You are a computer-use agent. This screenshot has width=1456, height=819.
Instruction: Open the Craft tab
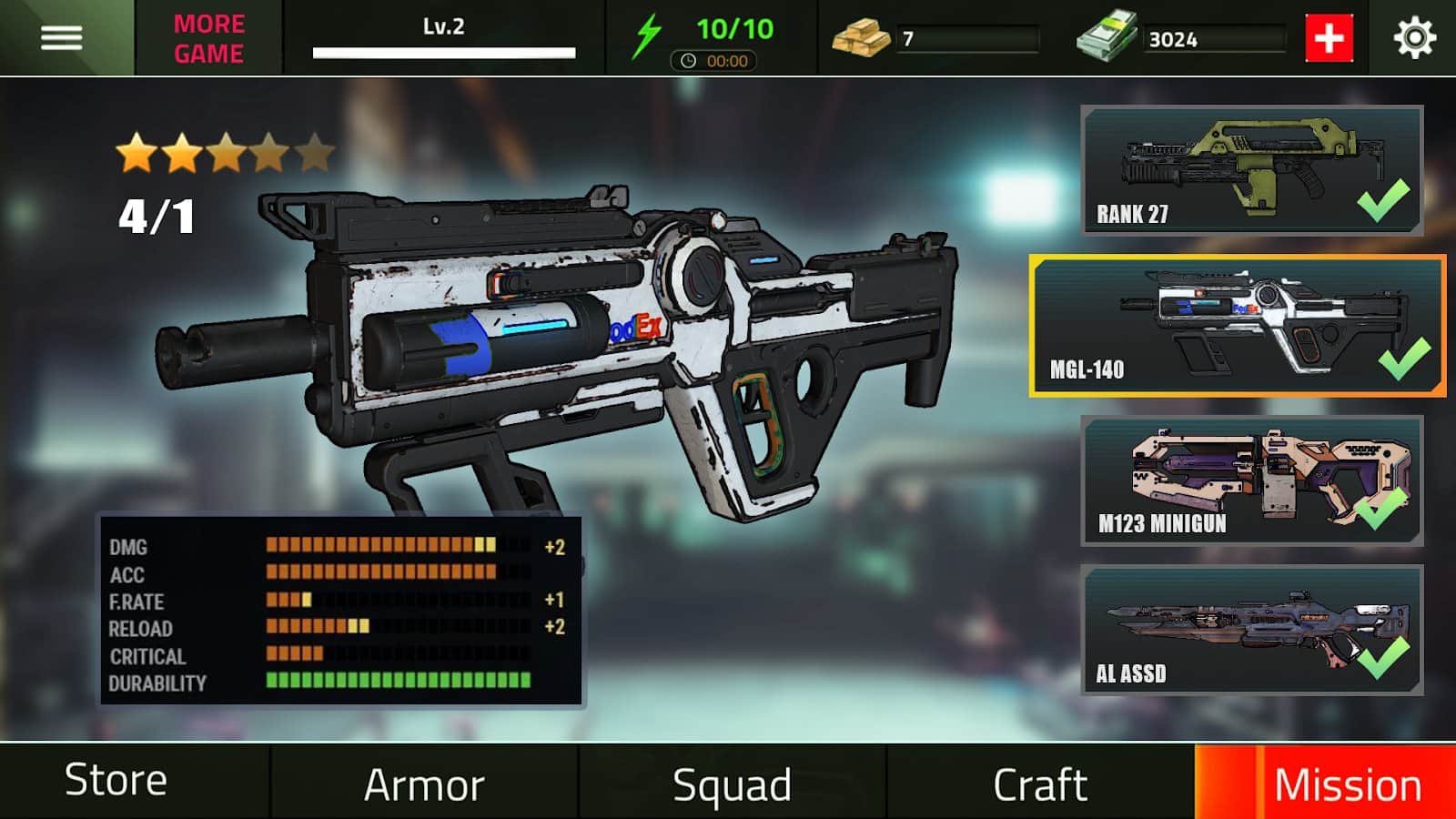point(1040,784)
